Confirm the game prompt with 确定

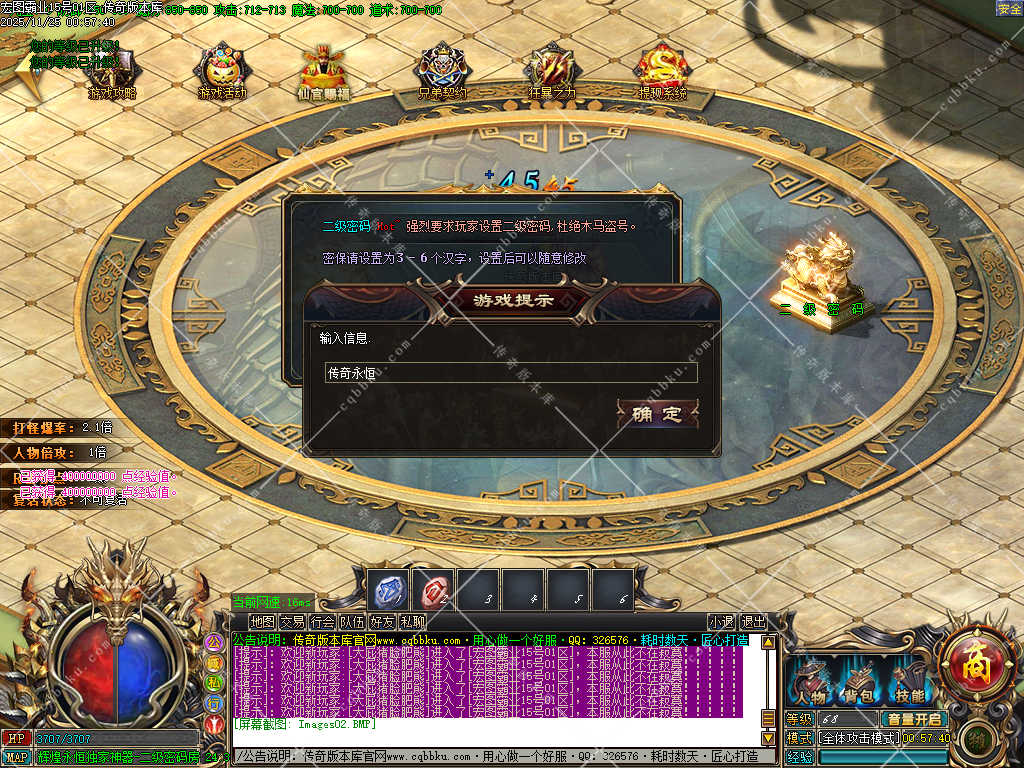(657, 414)
